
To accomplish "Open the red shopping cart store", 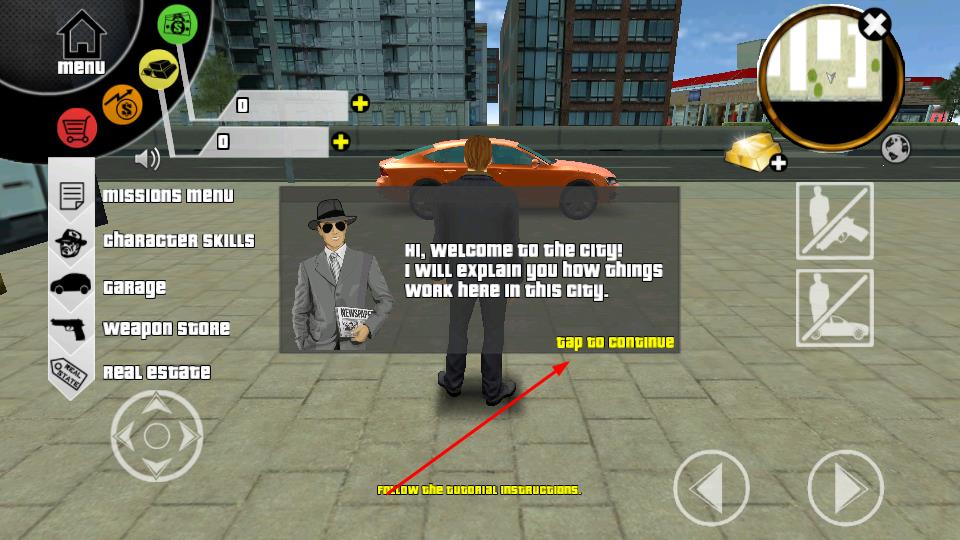I will tap(76, 129).
